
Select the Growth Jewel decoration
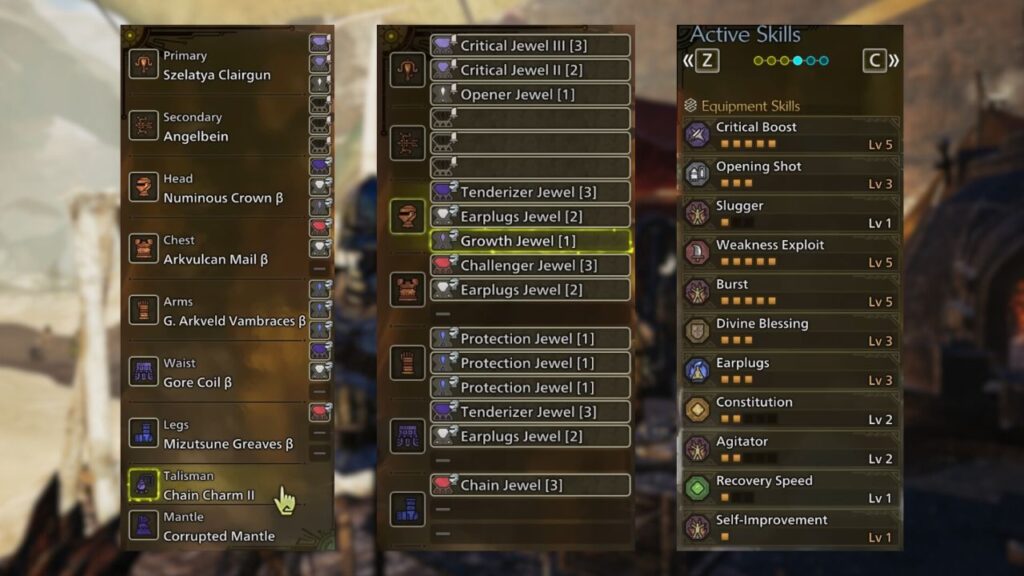tap(530, 241)
